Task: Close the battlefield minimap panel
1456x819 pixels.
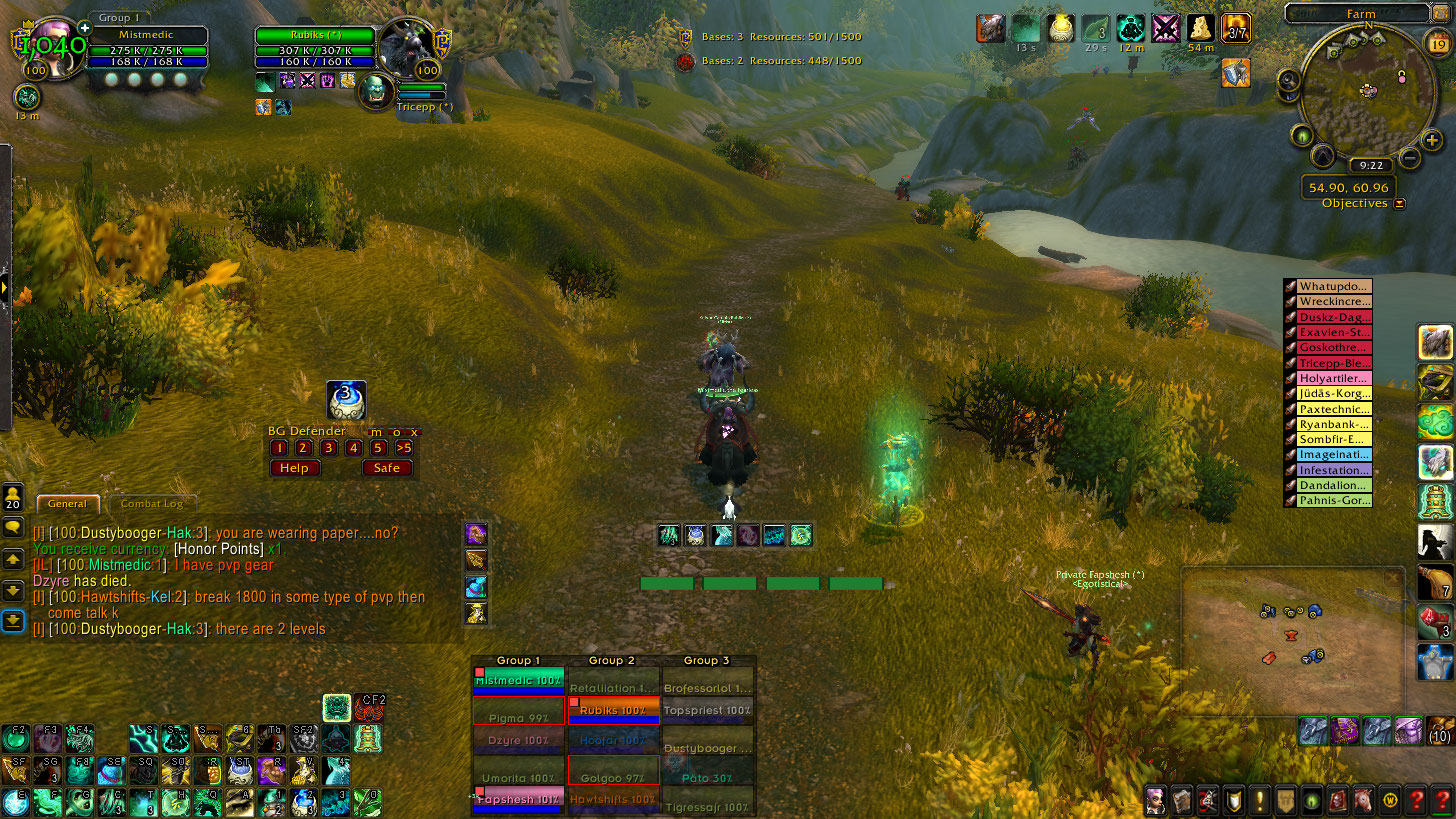Action: (1393, 578)
